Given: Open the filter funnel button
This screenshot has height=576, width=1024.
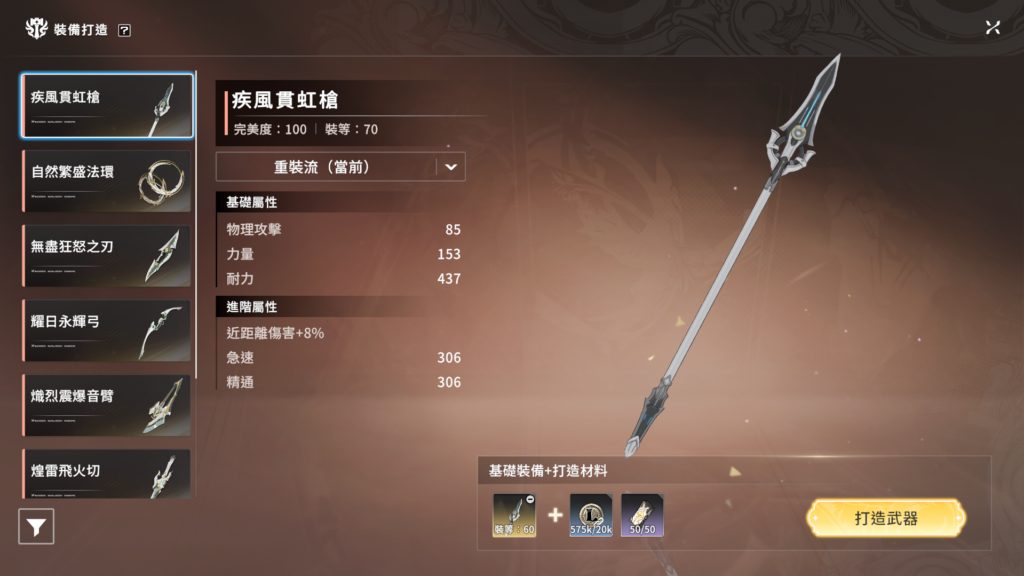Looking at the screenshot, I should (x=36, y=526).
